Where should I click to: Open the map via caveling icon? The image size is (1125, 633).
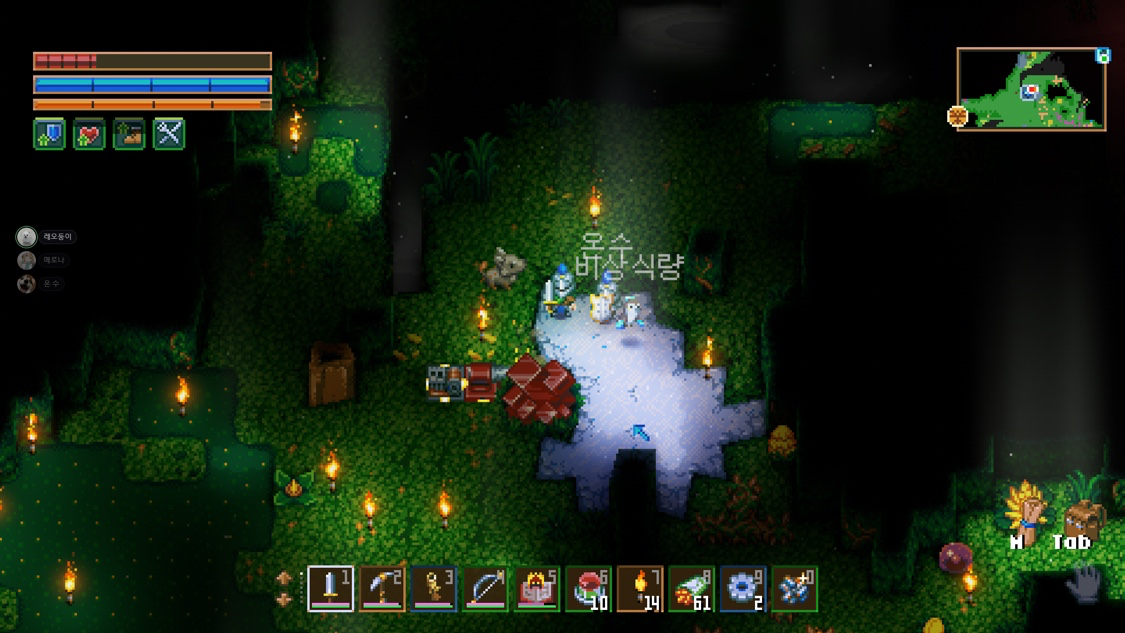[1027, 512]
